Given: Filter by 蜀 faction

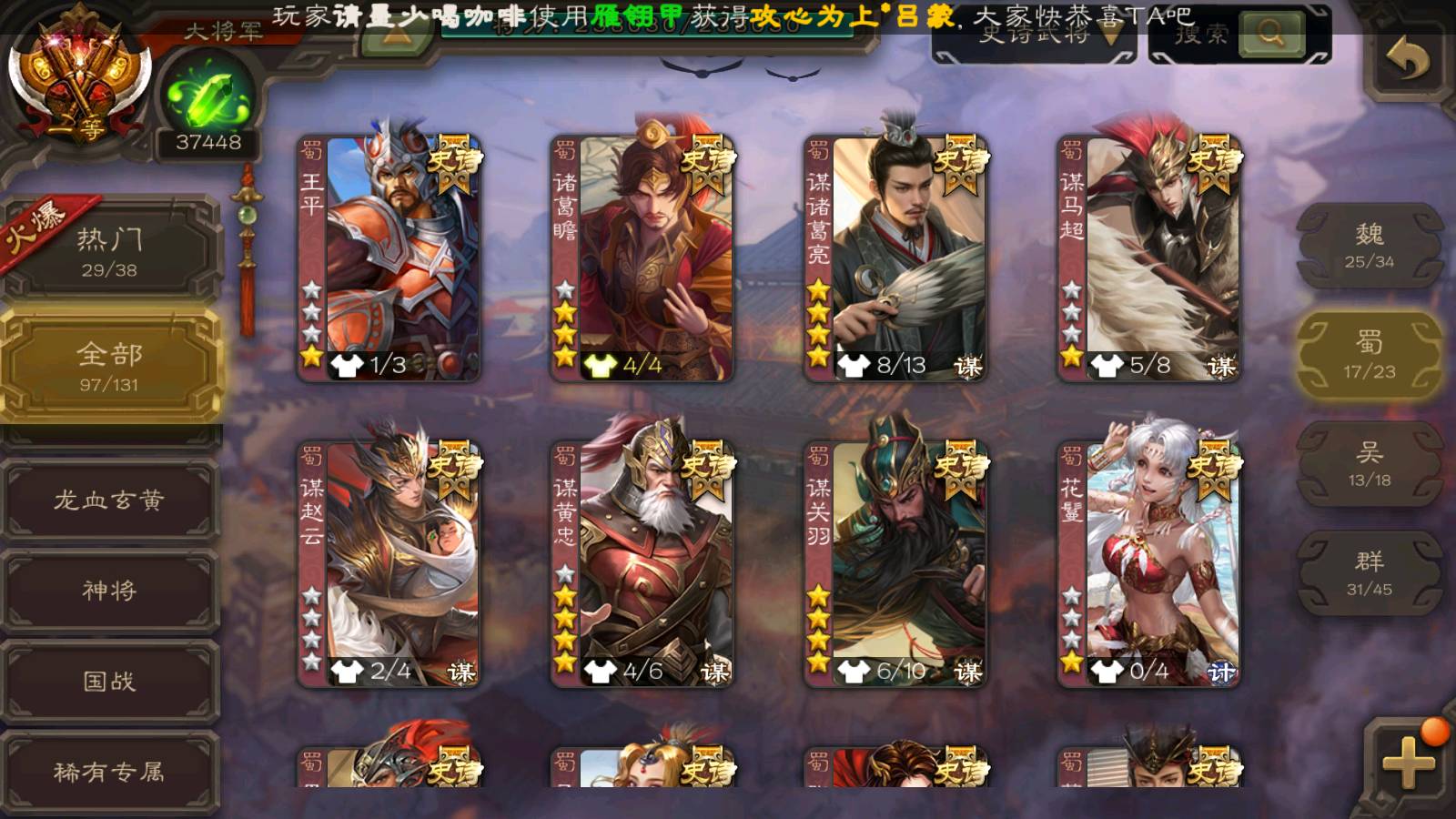Looking at the screenshot, I should click(1369, 355).
